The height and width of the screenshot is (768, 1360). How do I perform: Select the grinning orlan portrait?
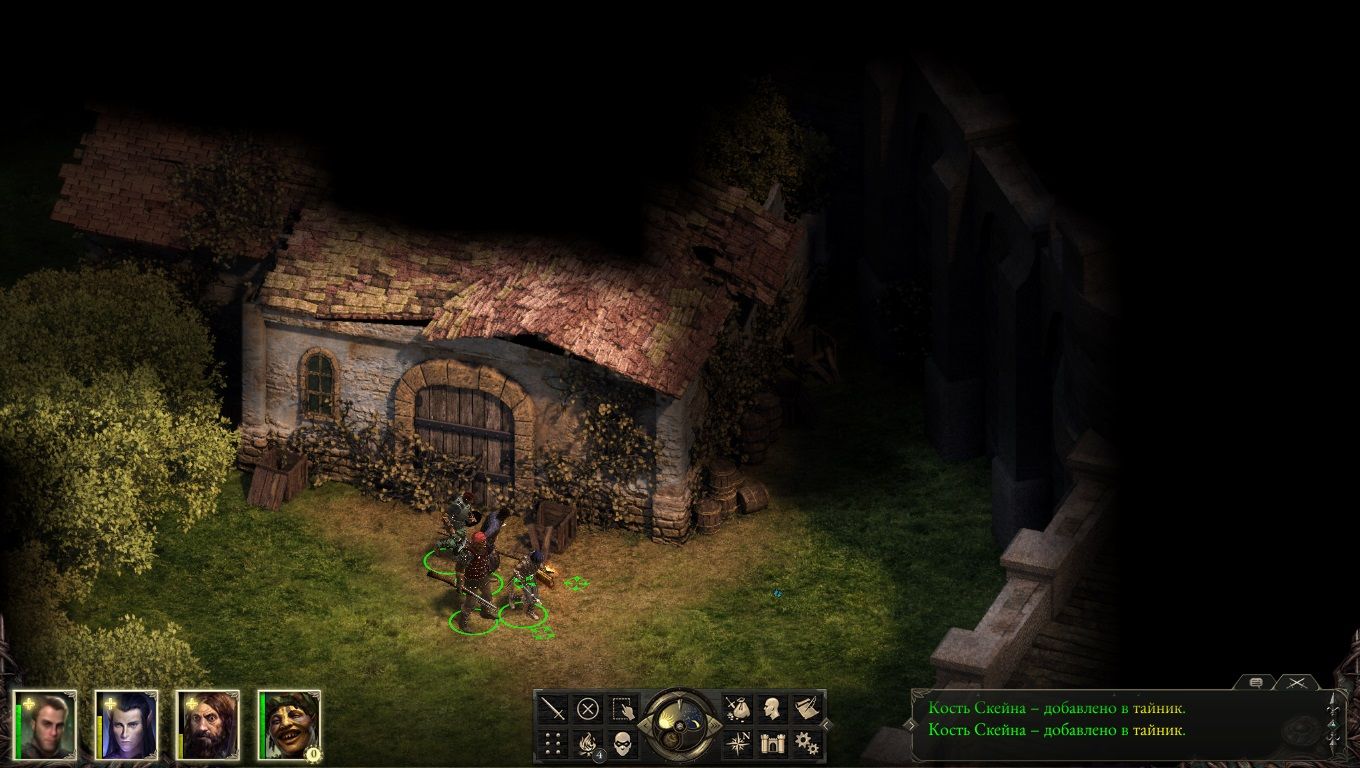point(291,724)
